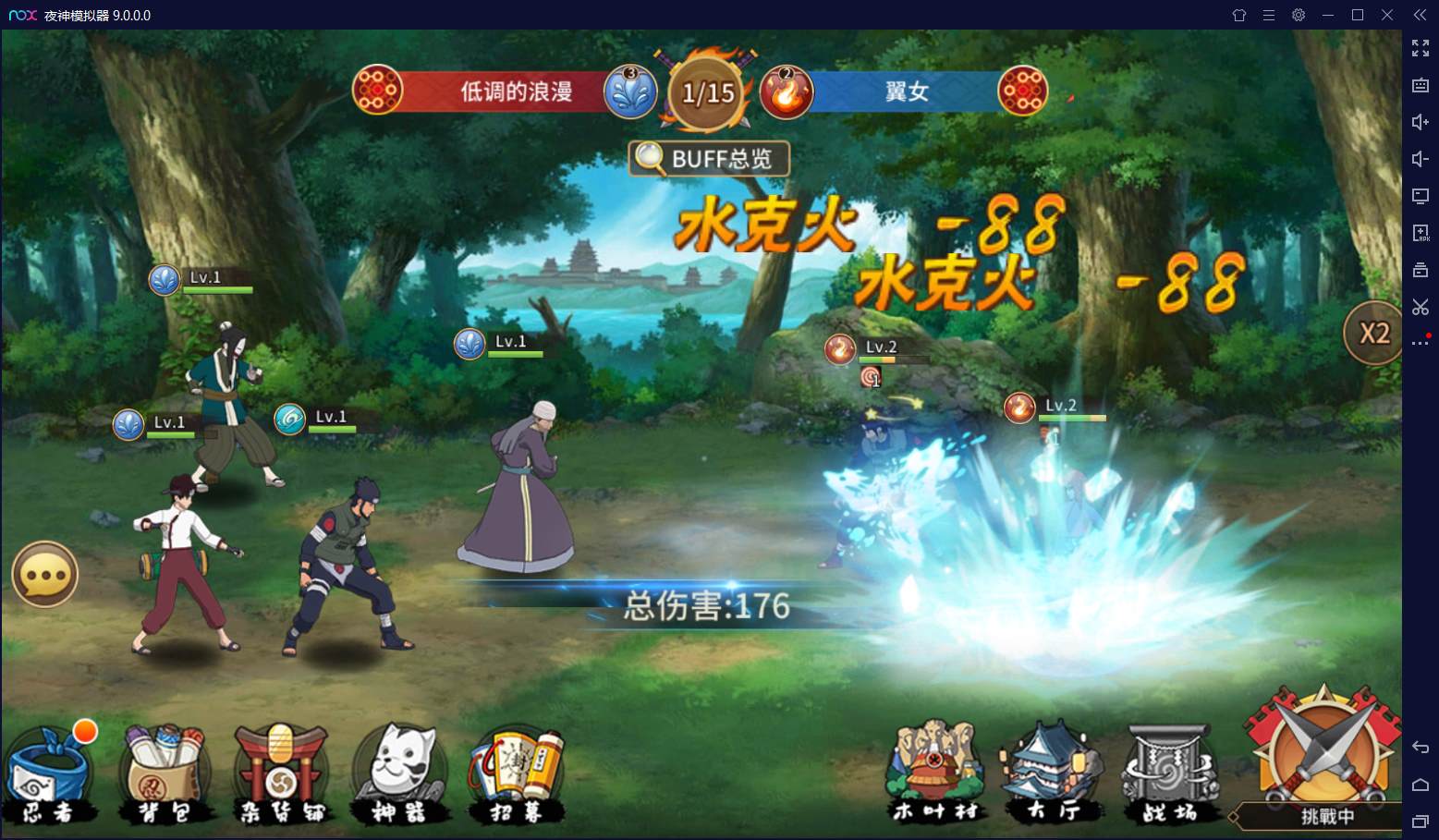Close the Nox emulator window

(x=1387, y=15)
